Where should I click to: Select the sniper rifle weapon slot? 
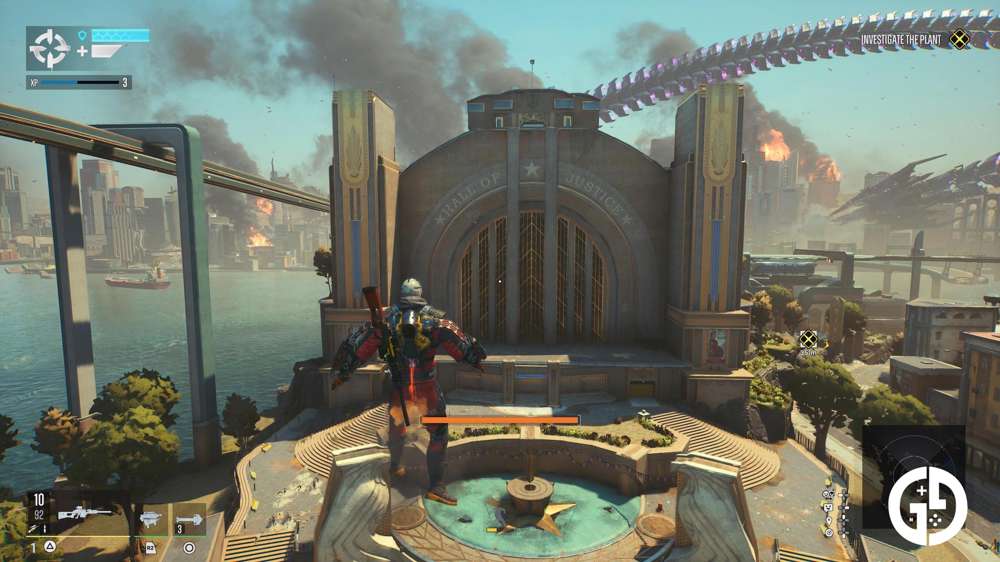click(84, 514)
